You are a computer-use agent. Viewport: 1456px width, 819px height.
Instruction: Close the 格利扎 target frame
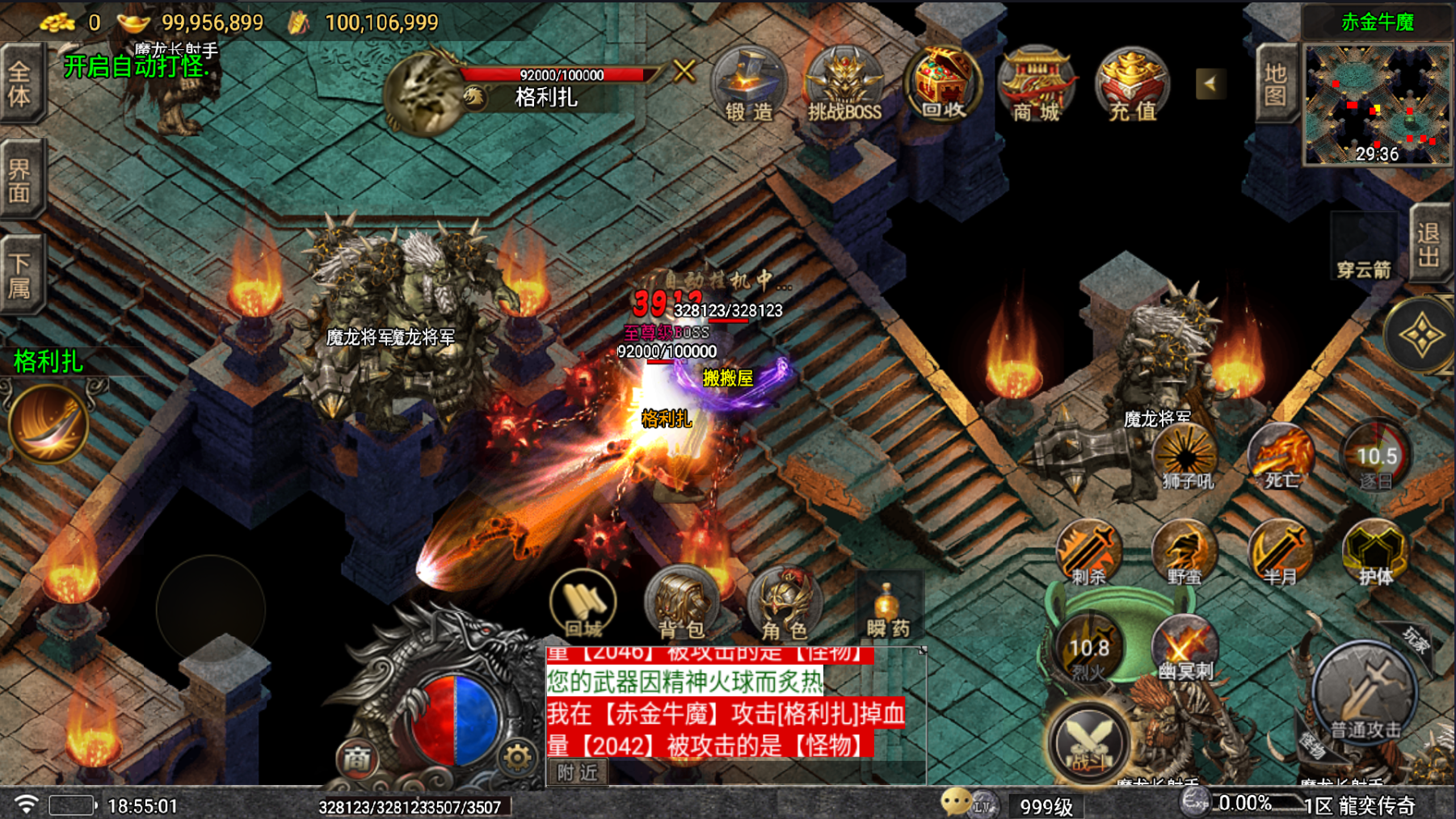(x=684, y=71)
